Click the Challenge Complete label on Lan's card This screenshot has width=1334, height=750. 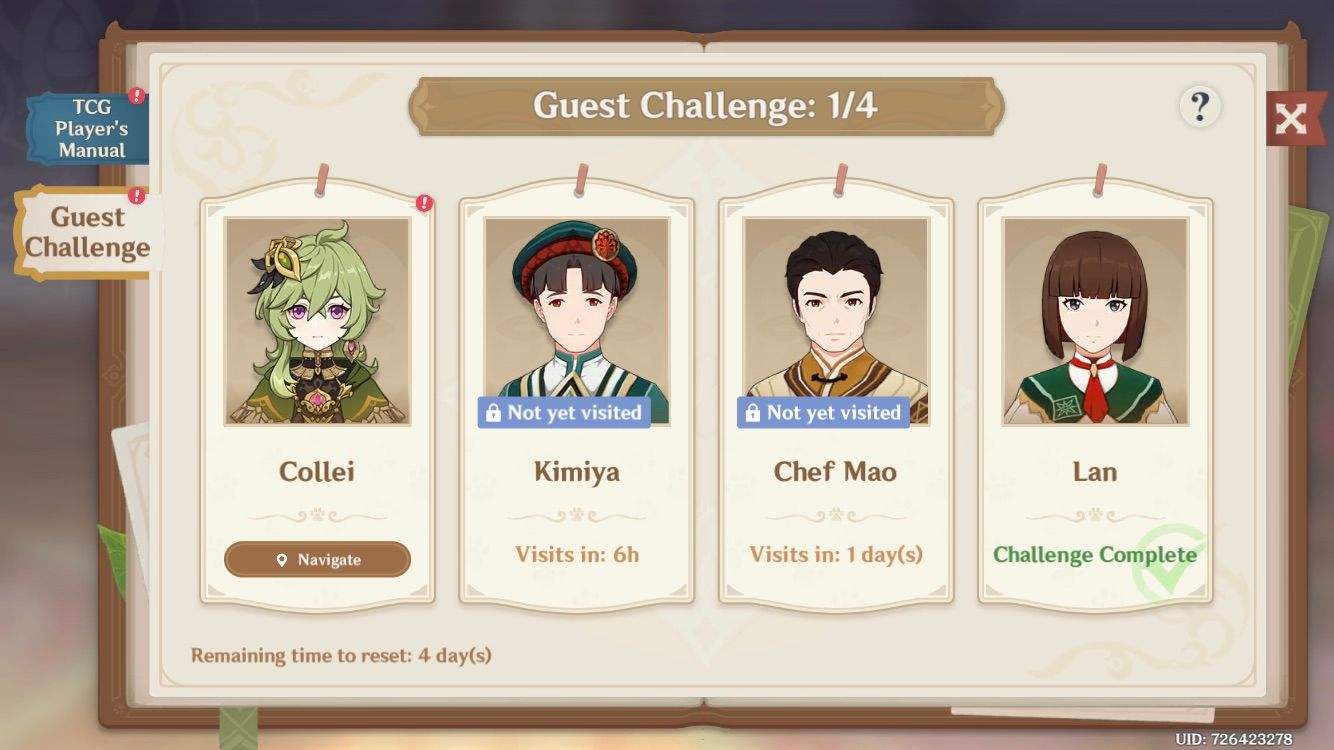pos(1096,555)
